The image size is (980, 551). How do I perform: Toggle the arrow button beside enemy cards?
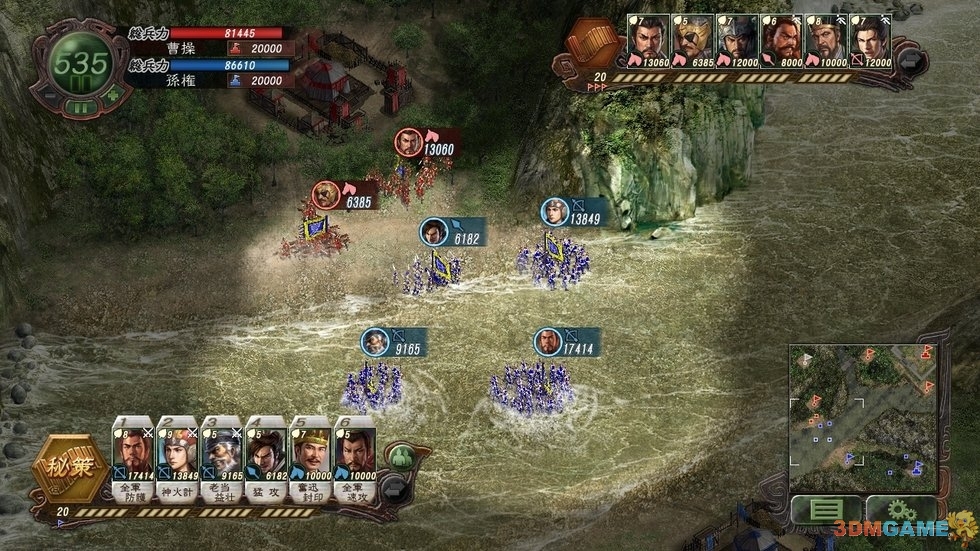(911, 60)
